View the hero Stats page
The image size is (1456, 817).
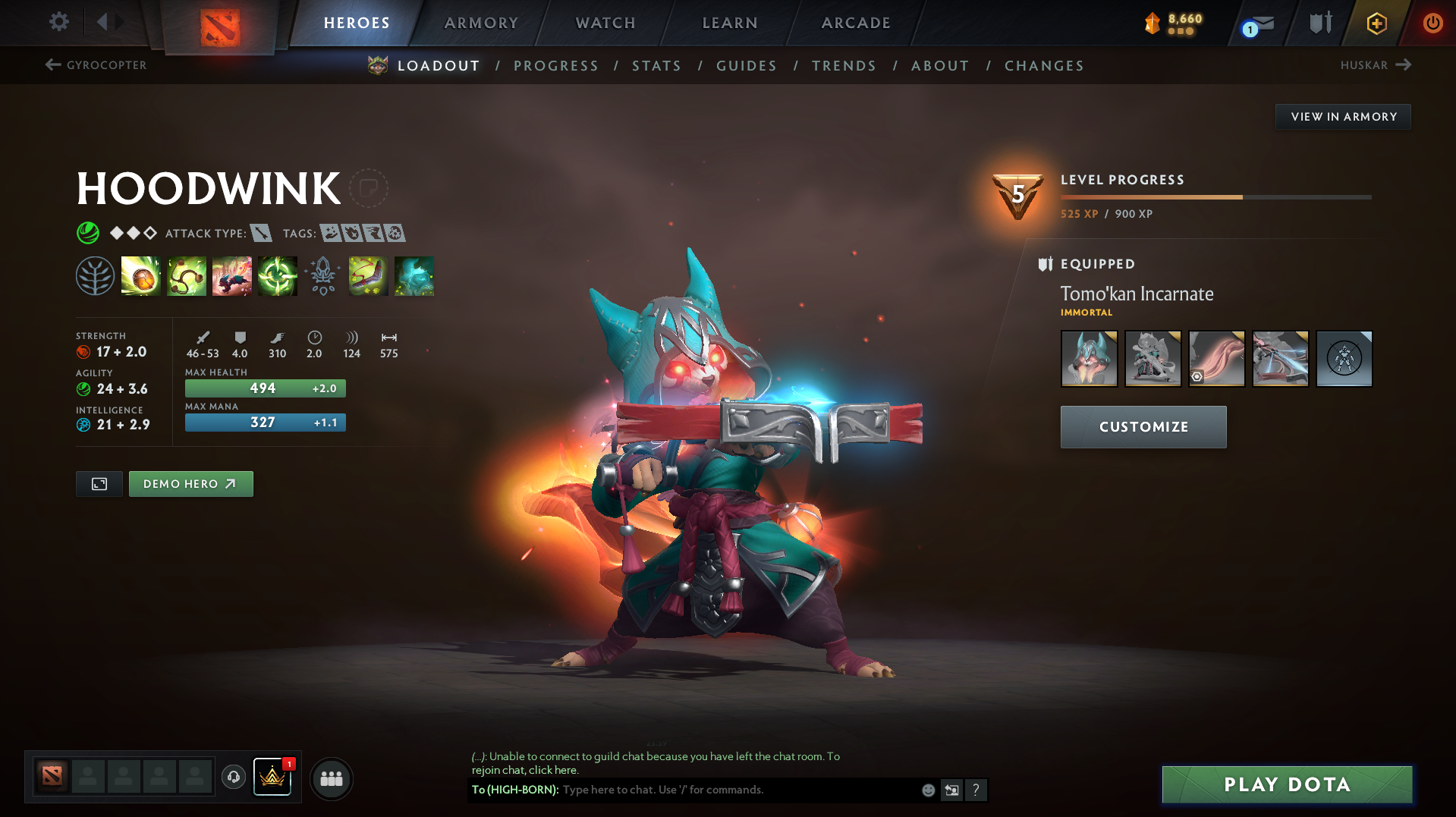point(656,66)
